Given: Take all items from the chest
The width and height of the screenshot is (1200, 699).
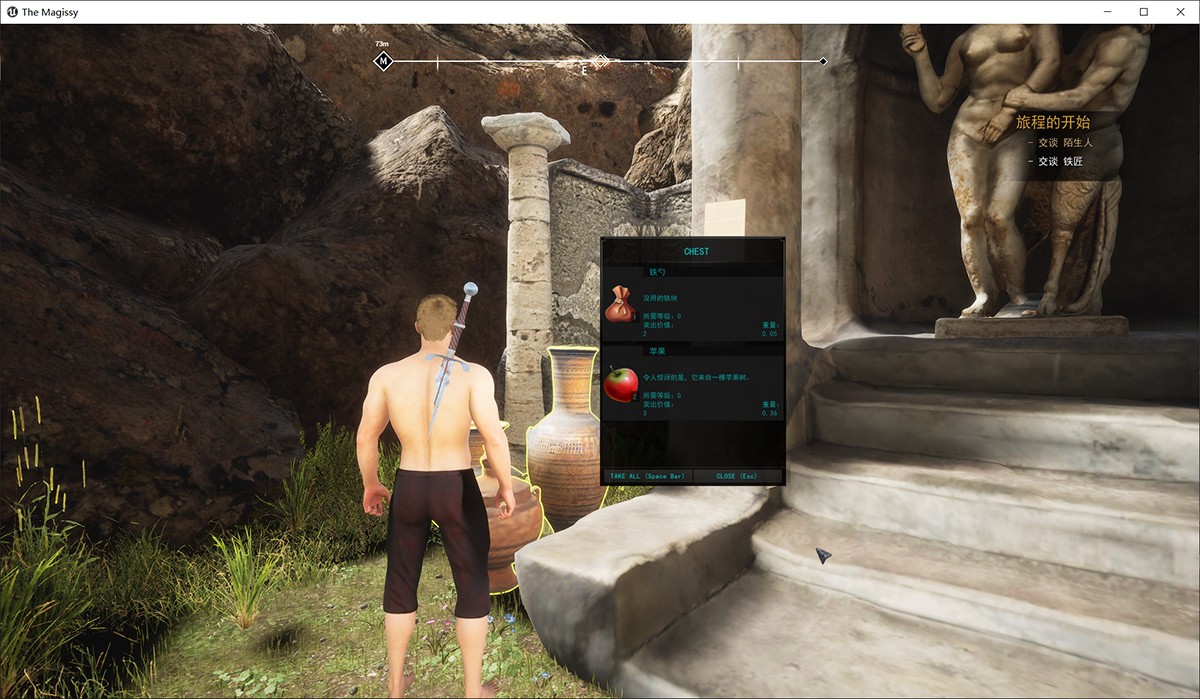Looking at the screenshot, I should click(x=647, y=477).
